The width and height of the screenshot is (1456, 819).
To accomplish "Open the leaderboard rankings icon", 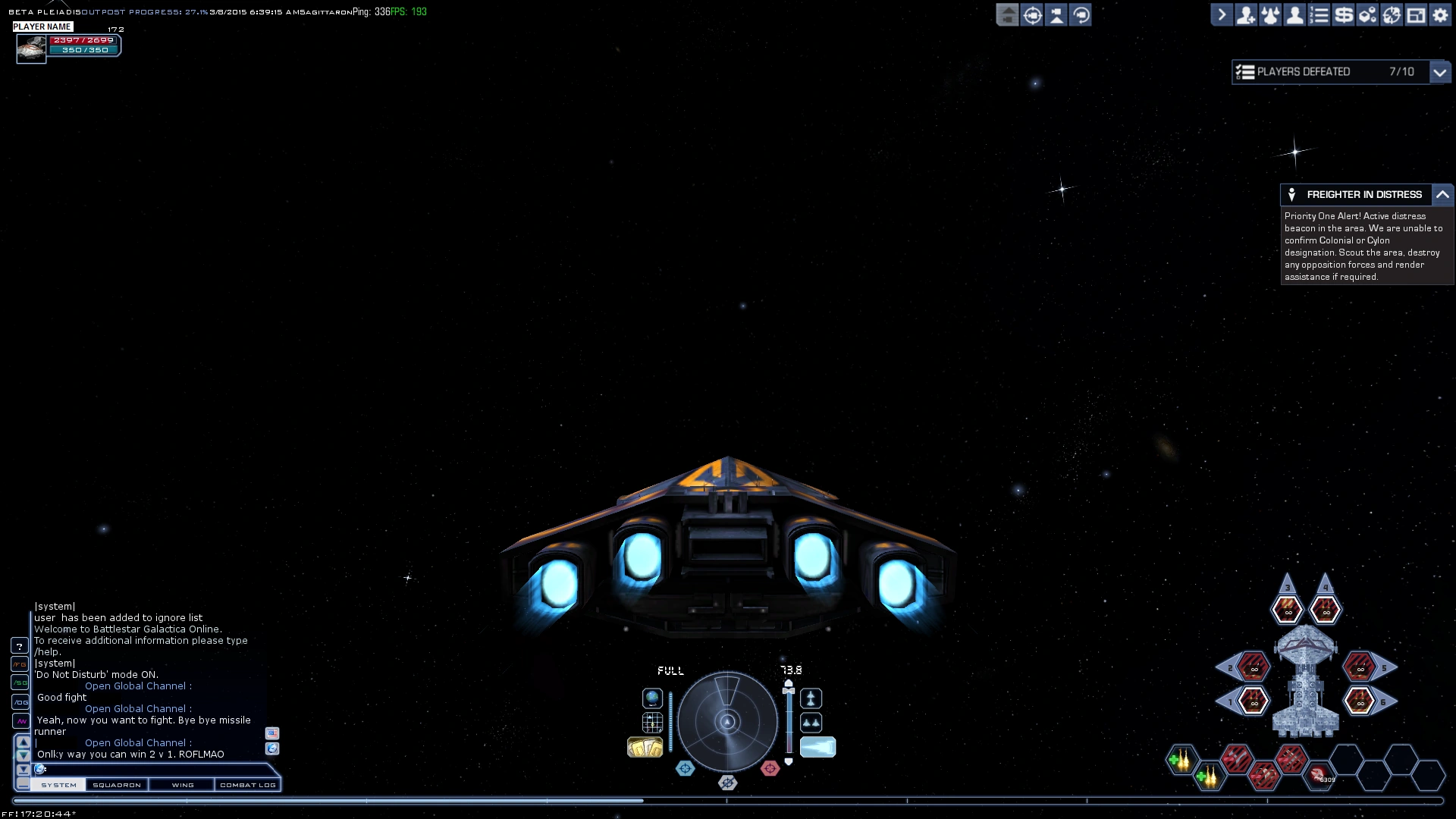I will (1319, 14).
